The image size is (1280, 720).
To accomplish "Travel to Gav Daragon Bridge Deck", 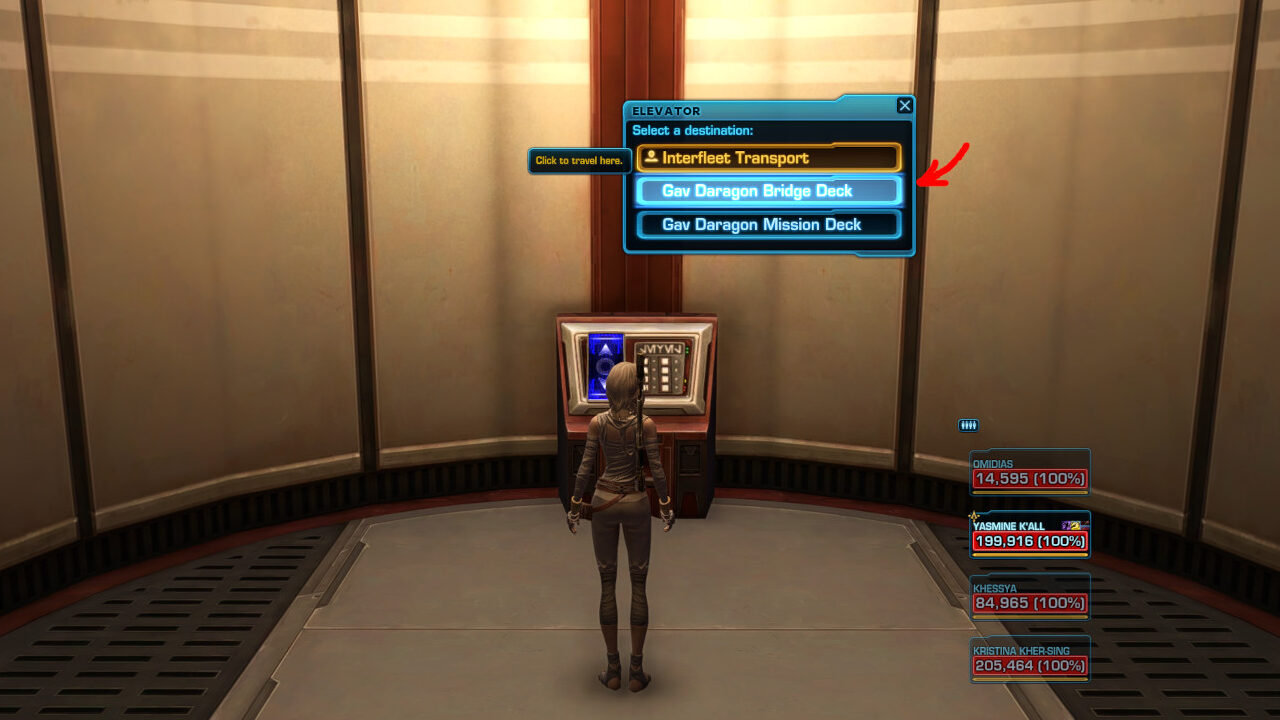I will click(x=768, y=191).
